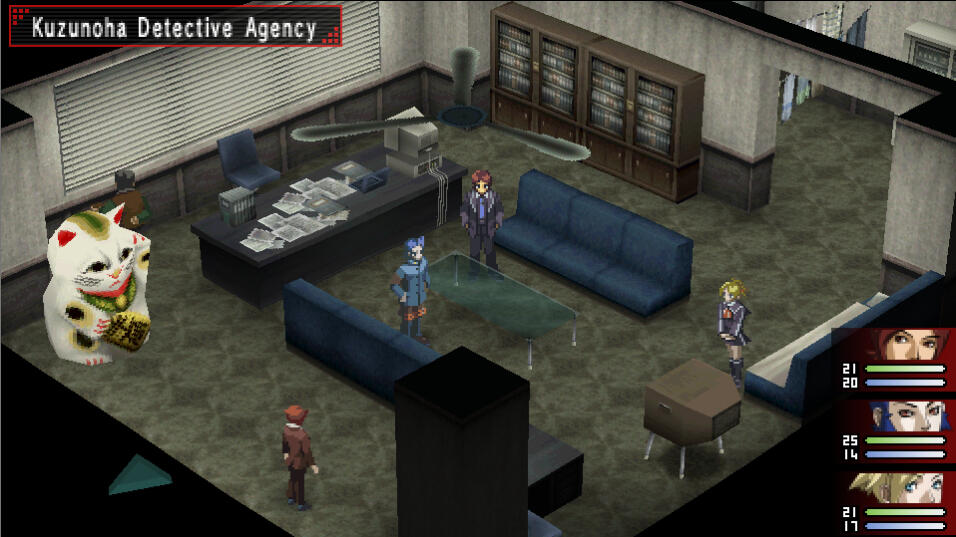
Task: Select the blonde party member portrait
Action: click(908, 489)
